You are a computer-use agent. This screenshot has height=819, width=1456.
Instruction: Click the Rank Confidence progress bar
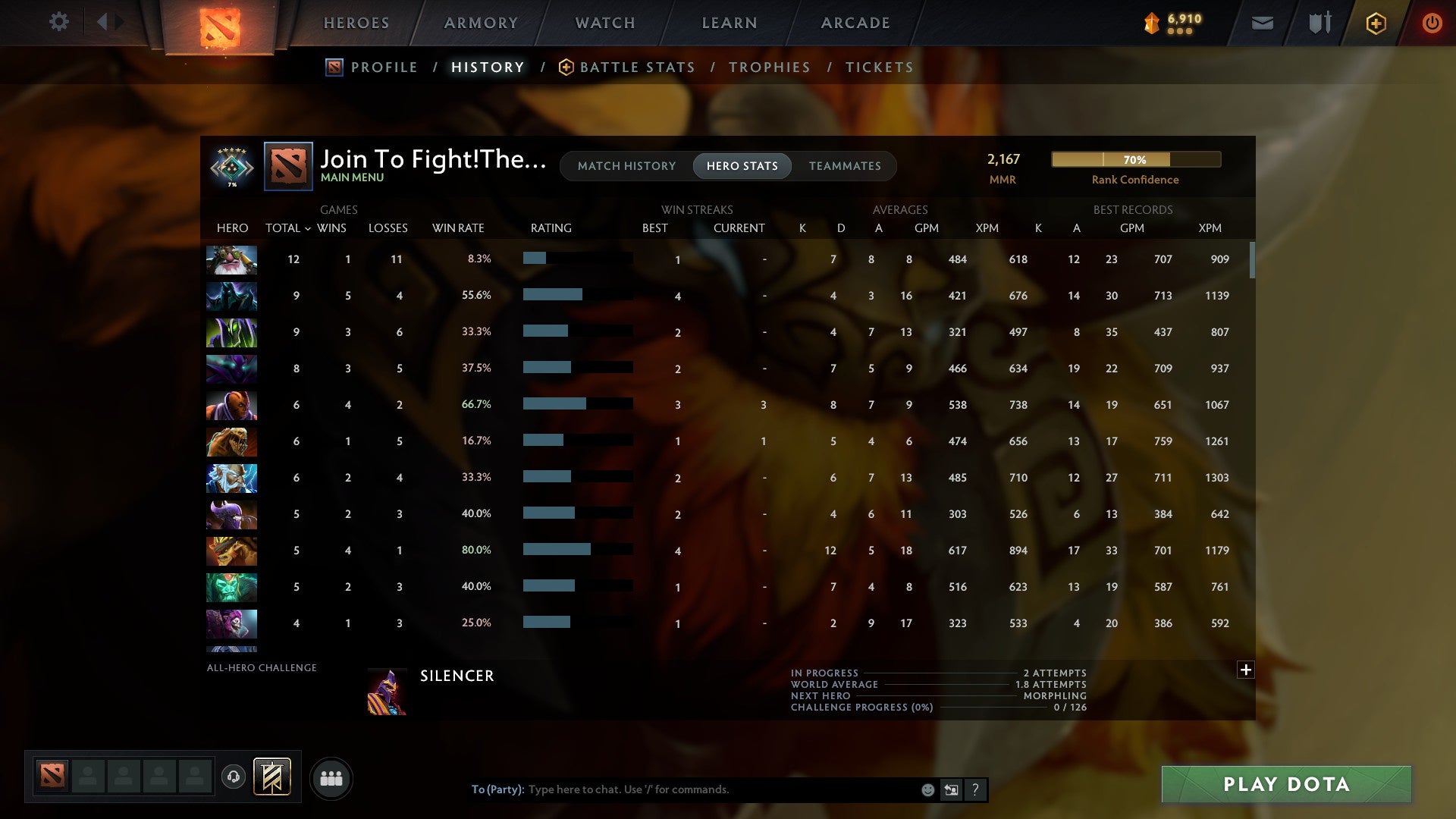click(1135, 159)
